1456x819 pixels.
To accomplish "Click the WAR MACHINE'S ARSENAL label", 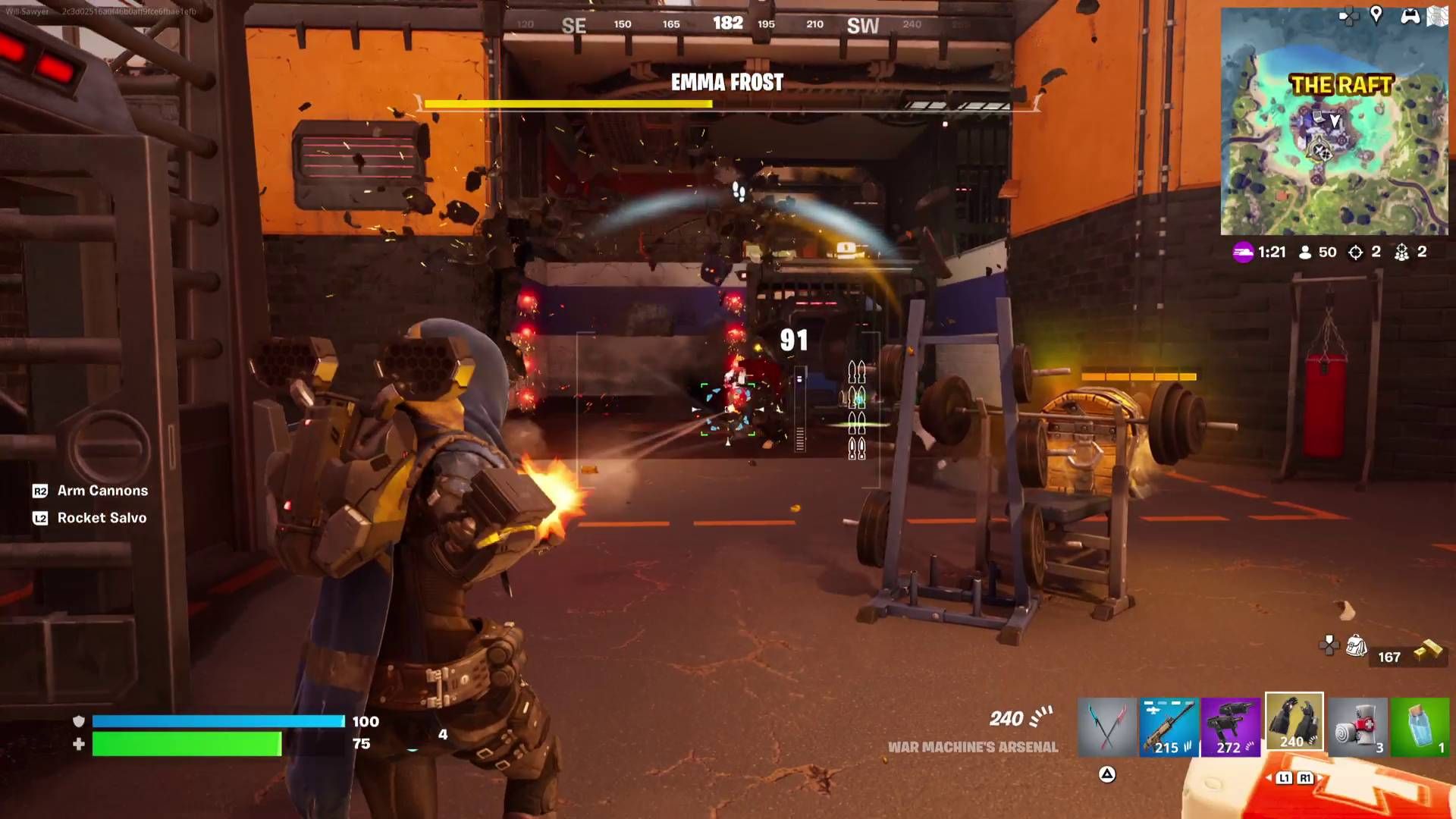I will tap(973, 747).
